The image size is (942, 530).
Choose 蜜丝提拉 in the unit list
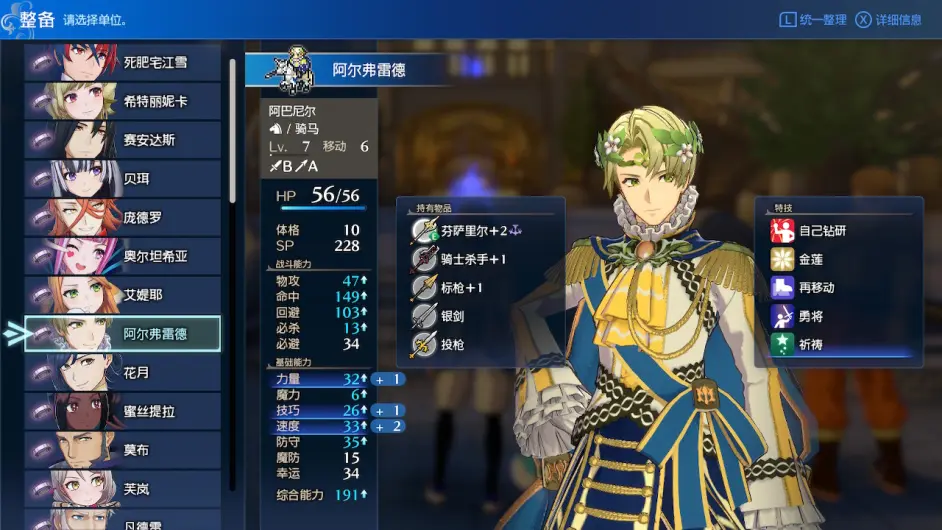pyautogui.click(x=122, y=412)
